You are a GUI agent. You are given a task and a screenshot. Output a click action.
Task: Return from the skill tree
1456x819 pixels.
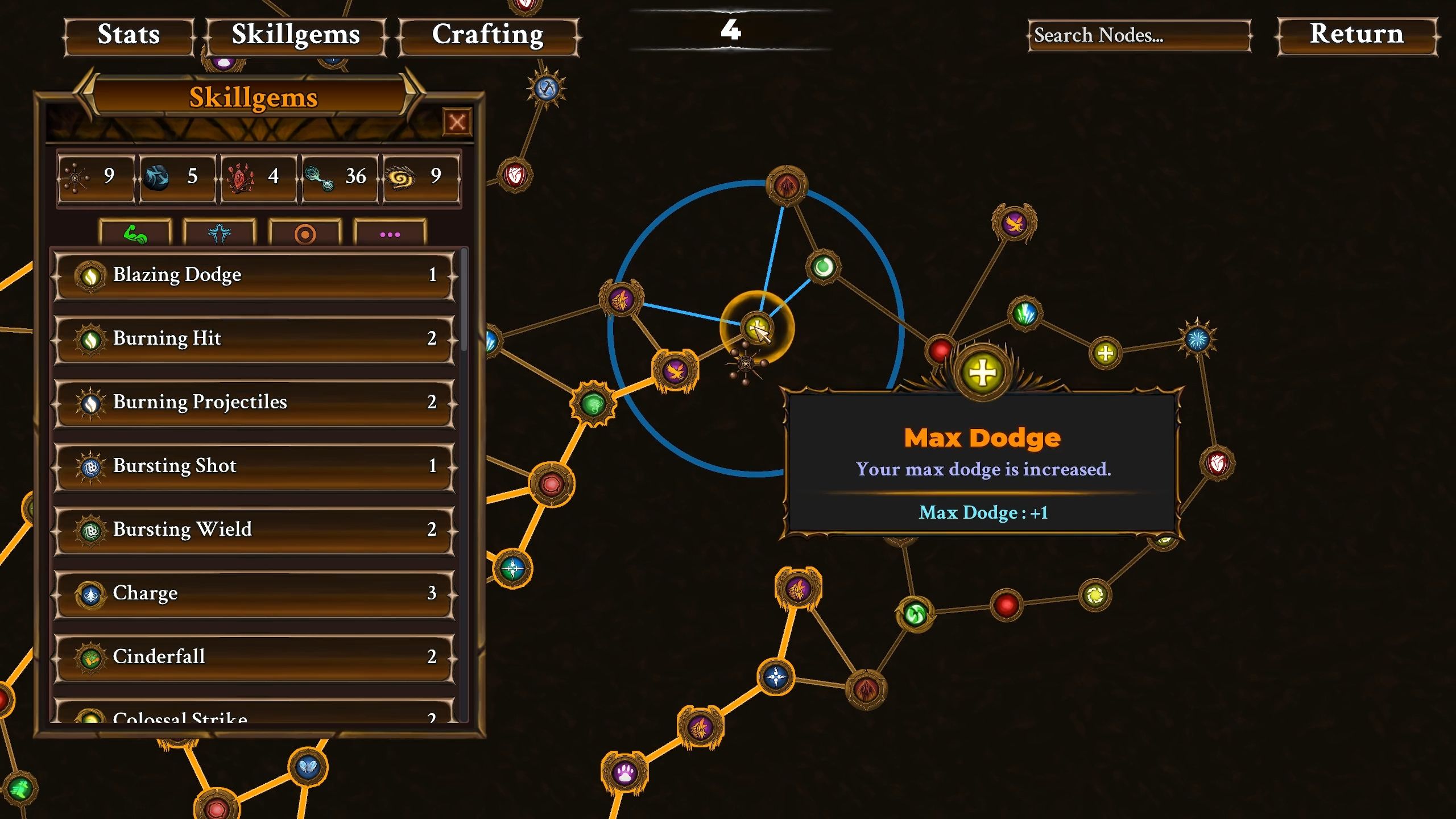click(1357, 35)
